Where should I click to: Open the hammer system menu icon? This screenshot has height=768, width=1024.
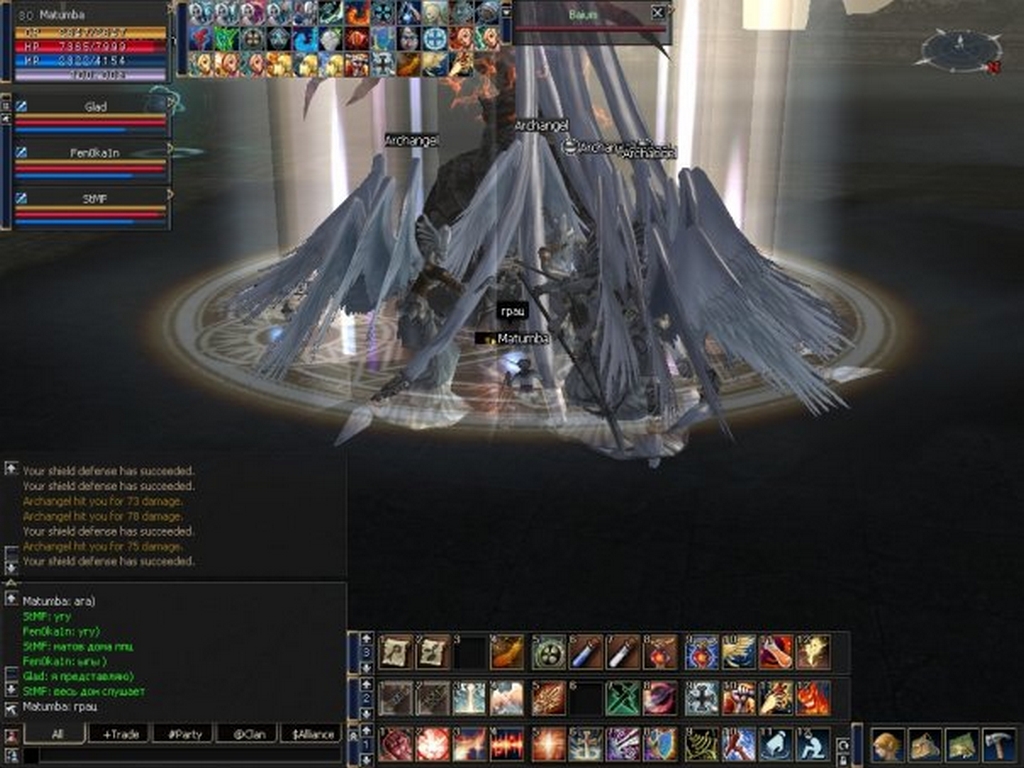997,745
